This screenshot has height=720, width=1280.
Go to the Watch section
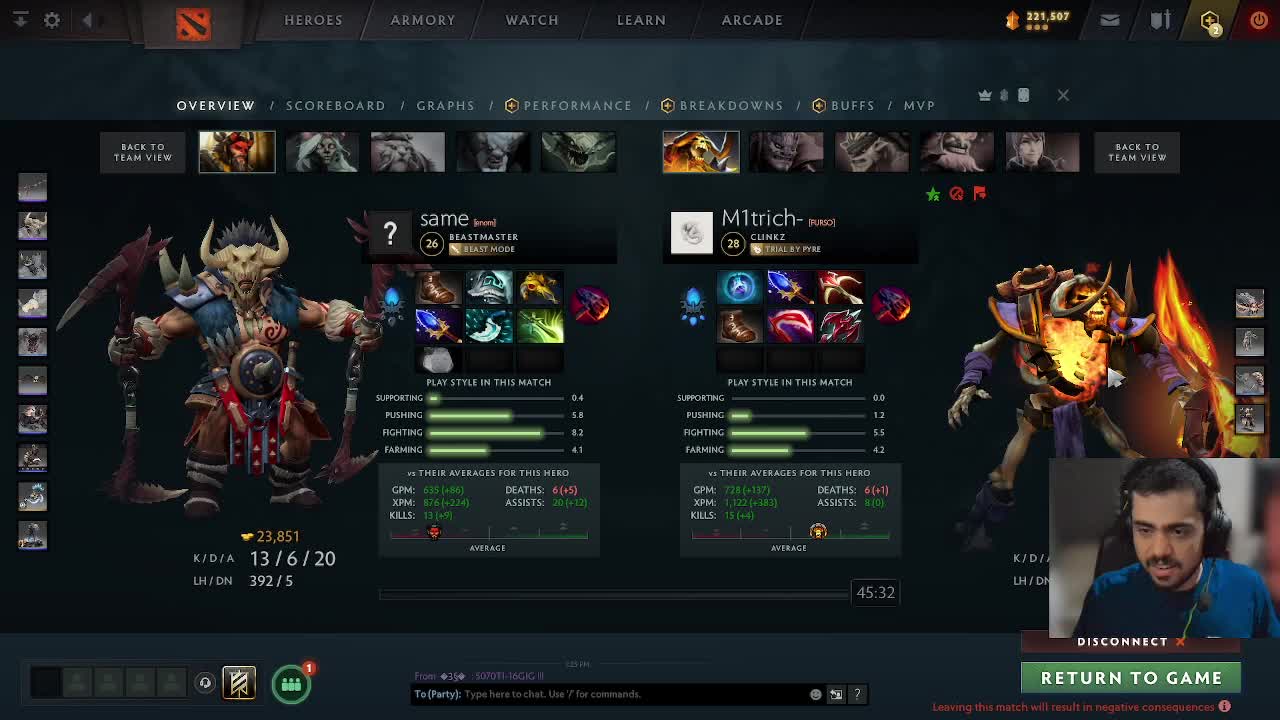pyautogui.click(x=532, y=20)
